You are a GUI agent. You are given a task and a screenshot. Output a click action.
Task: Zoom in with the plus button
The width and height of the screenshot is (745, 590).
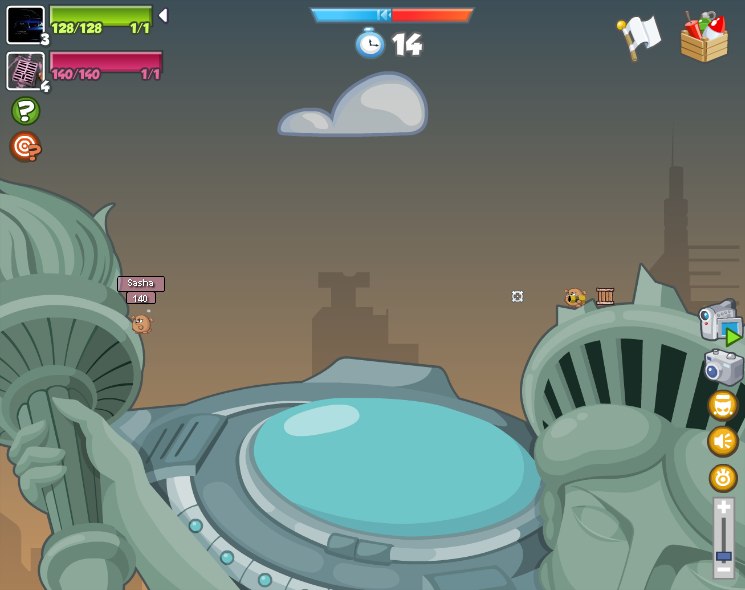[724, 508]
